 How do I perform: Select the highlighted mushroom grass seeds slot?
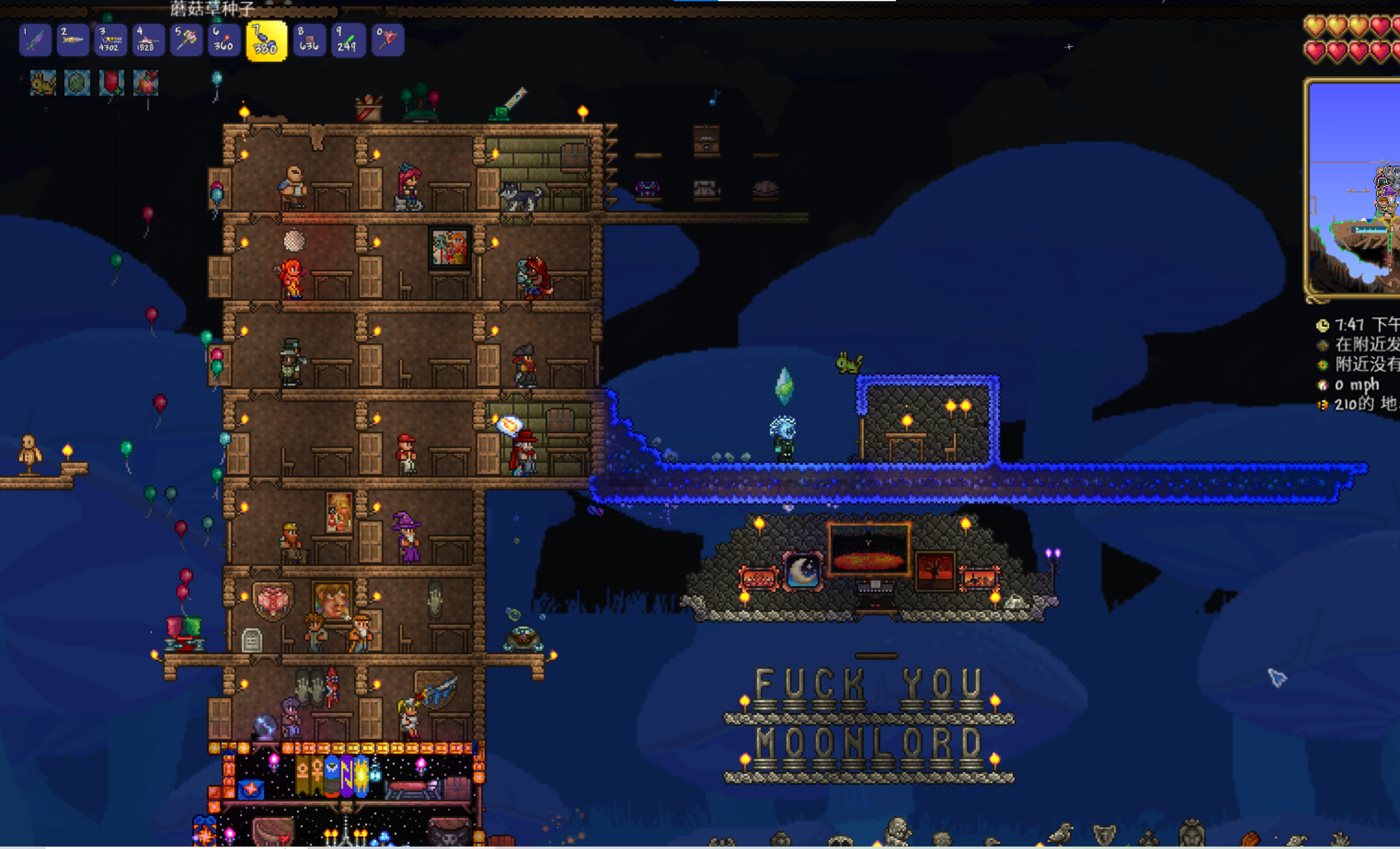coord(266,41)
